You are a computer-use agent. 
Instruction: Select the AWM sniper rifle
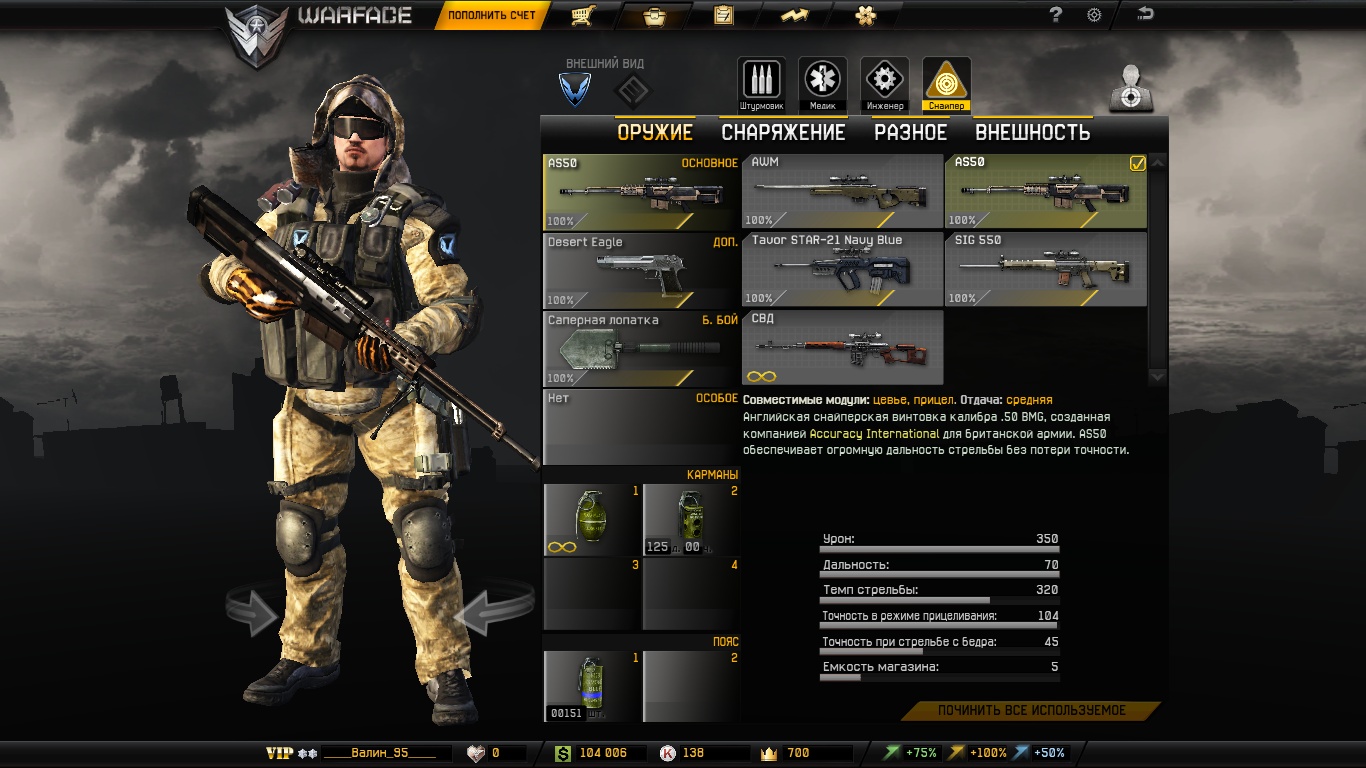pyautogui.click(x=842, y=191)
